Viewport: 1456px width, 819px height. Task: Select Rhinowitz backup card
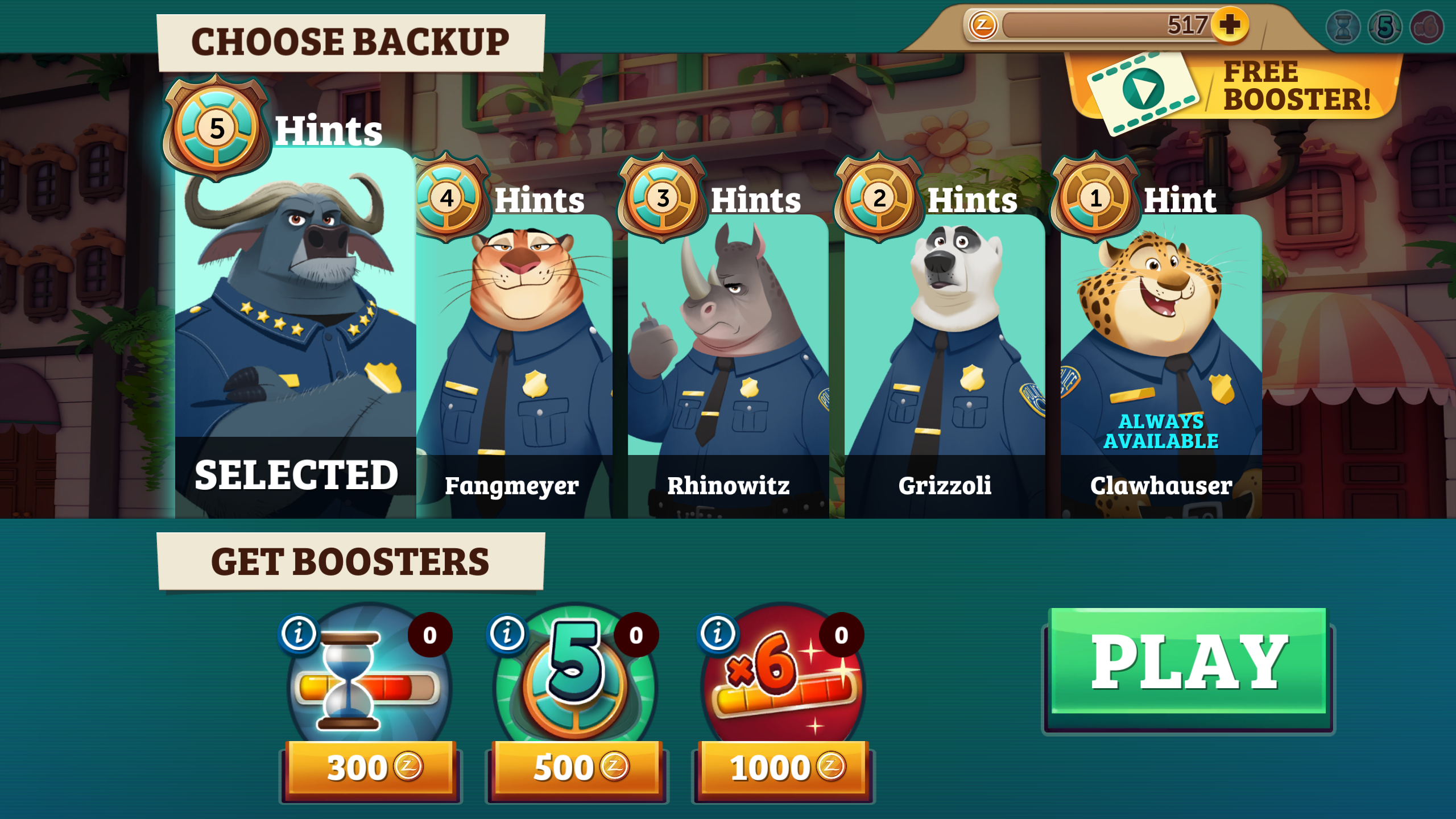(728, 364)
